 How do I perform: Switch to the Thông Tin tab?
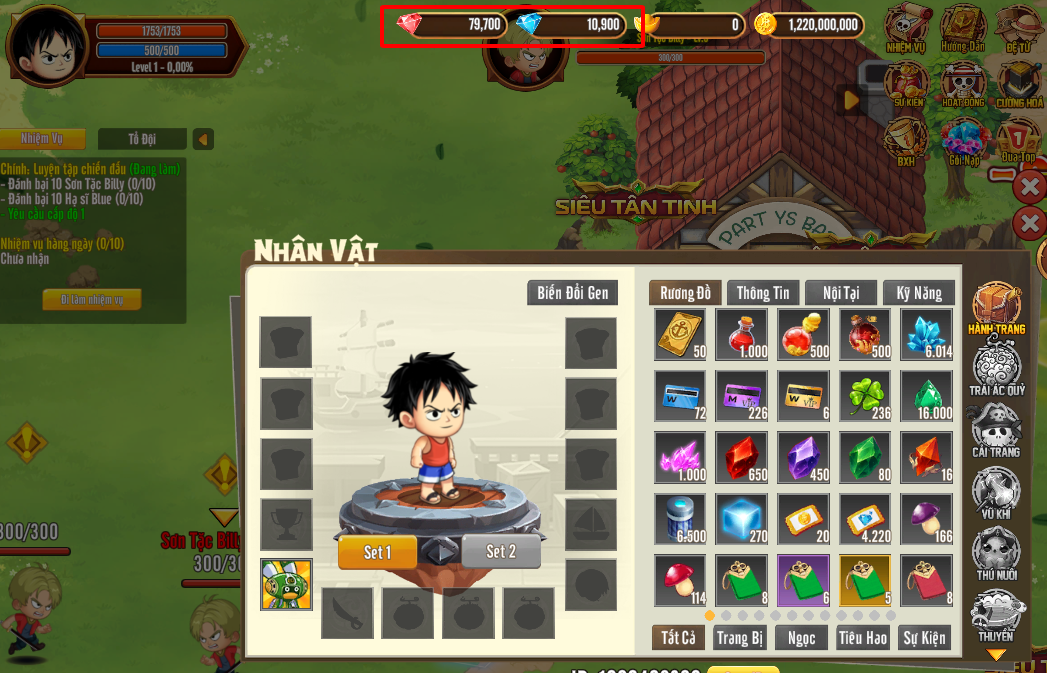pyautogui.click(x=763, y=293)
